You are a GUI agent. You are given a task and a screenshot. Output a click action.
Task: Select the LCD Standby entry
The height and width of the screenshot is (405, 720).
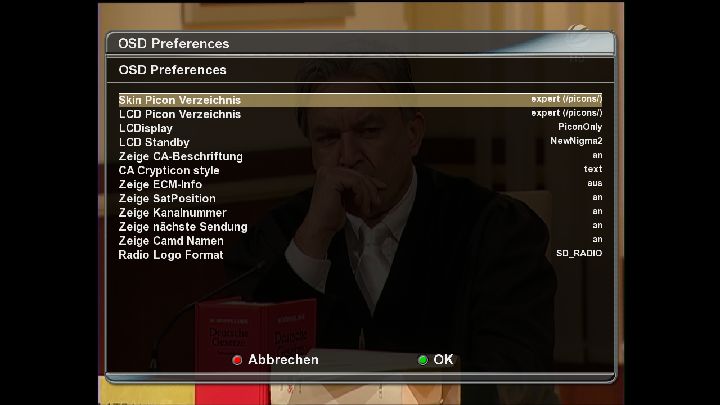(x=360, y=142)
